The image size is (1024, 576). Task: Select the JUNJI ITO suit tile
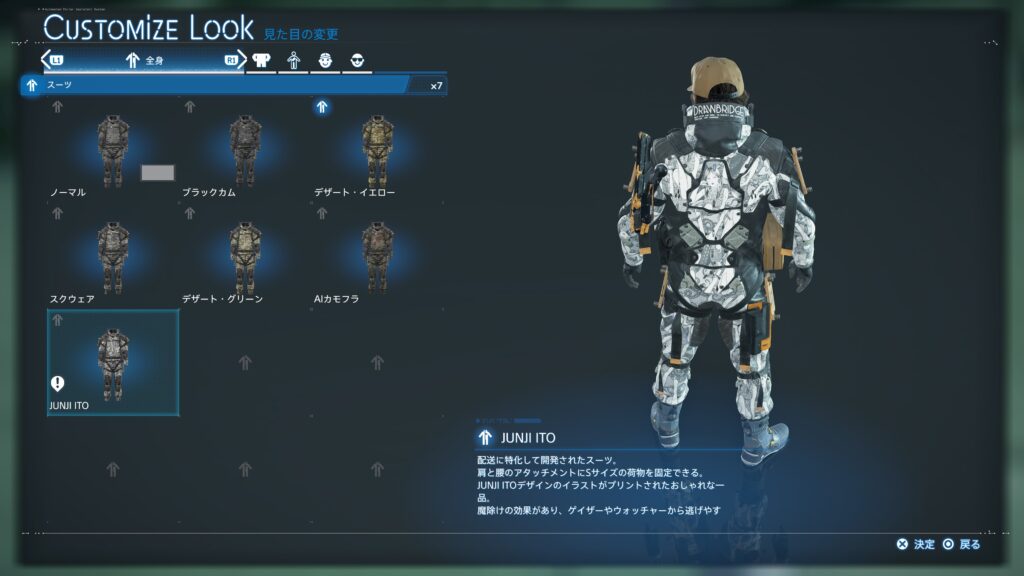(x=113, y=362)
